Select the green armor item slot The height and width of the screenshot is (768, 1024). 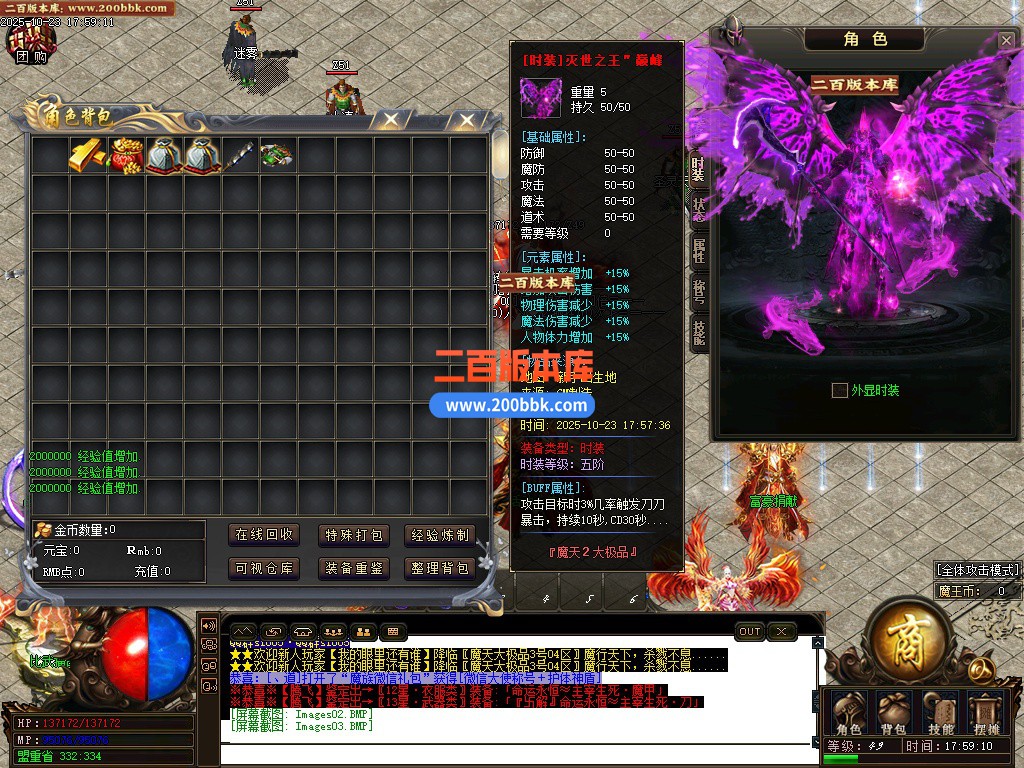tap(277, 155)
